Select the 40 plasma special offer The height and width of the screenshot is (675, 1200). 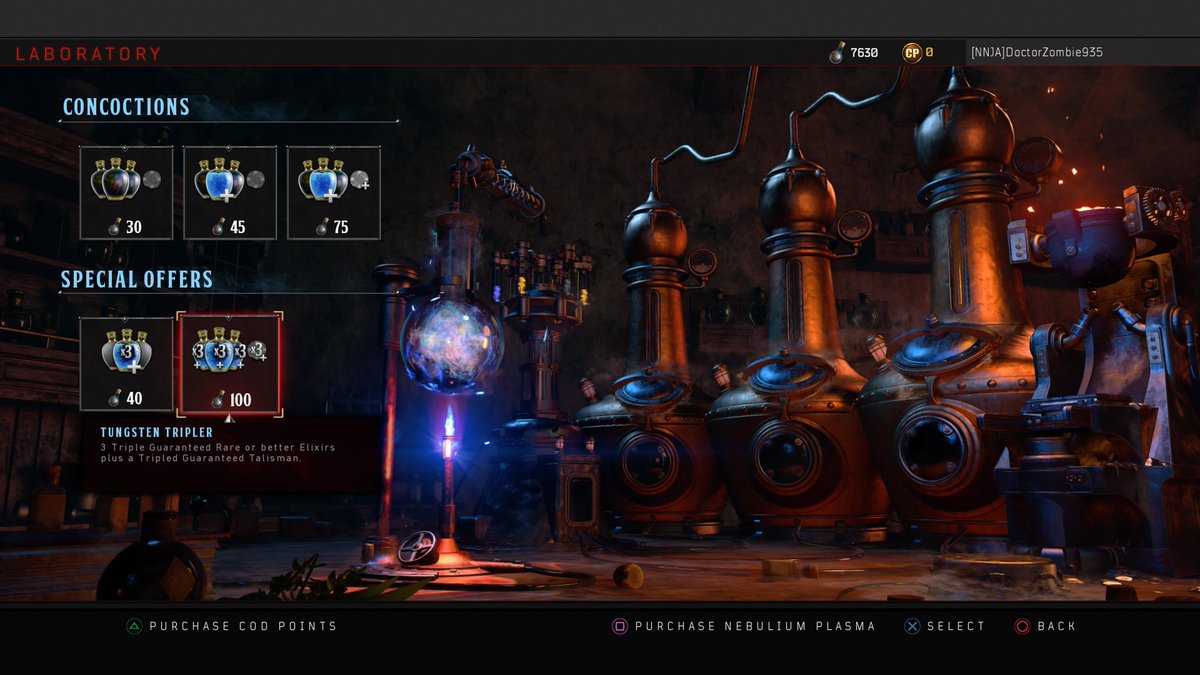tap(126, 363)
